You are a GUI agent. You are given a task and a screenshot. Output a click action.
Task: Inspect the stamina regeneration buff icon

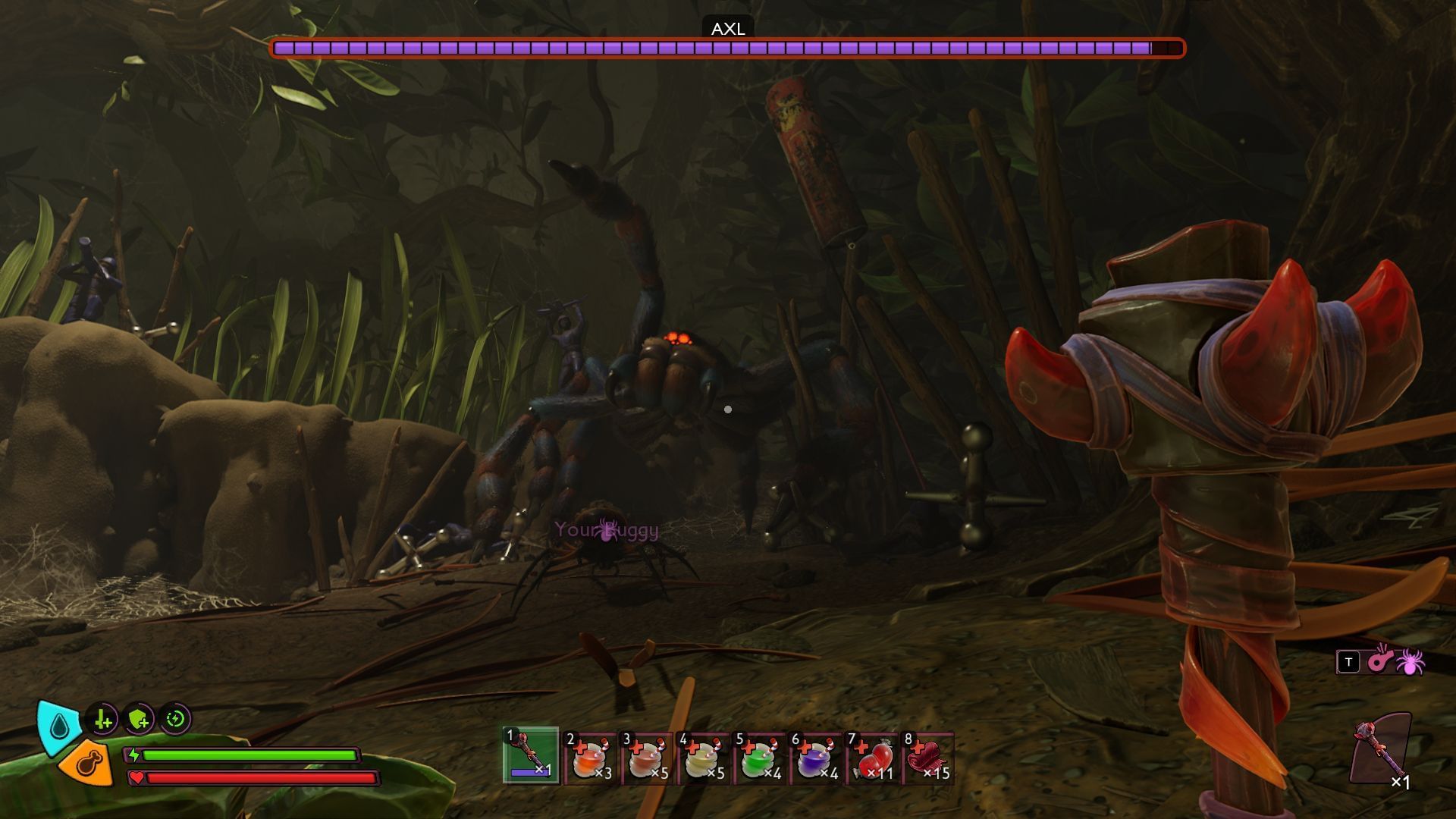click(x=176, y=719)
